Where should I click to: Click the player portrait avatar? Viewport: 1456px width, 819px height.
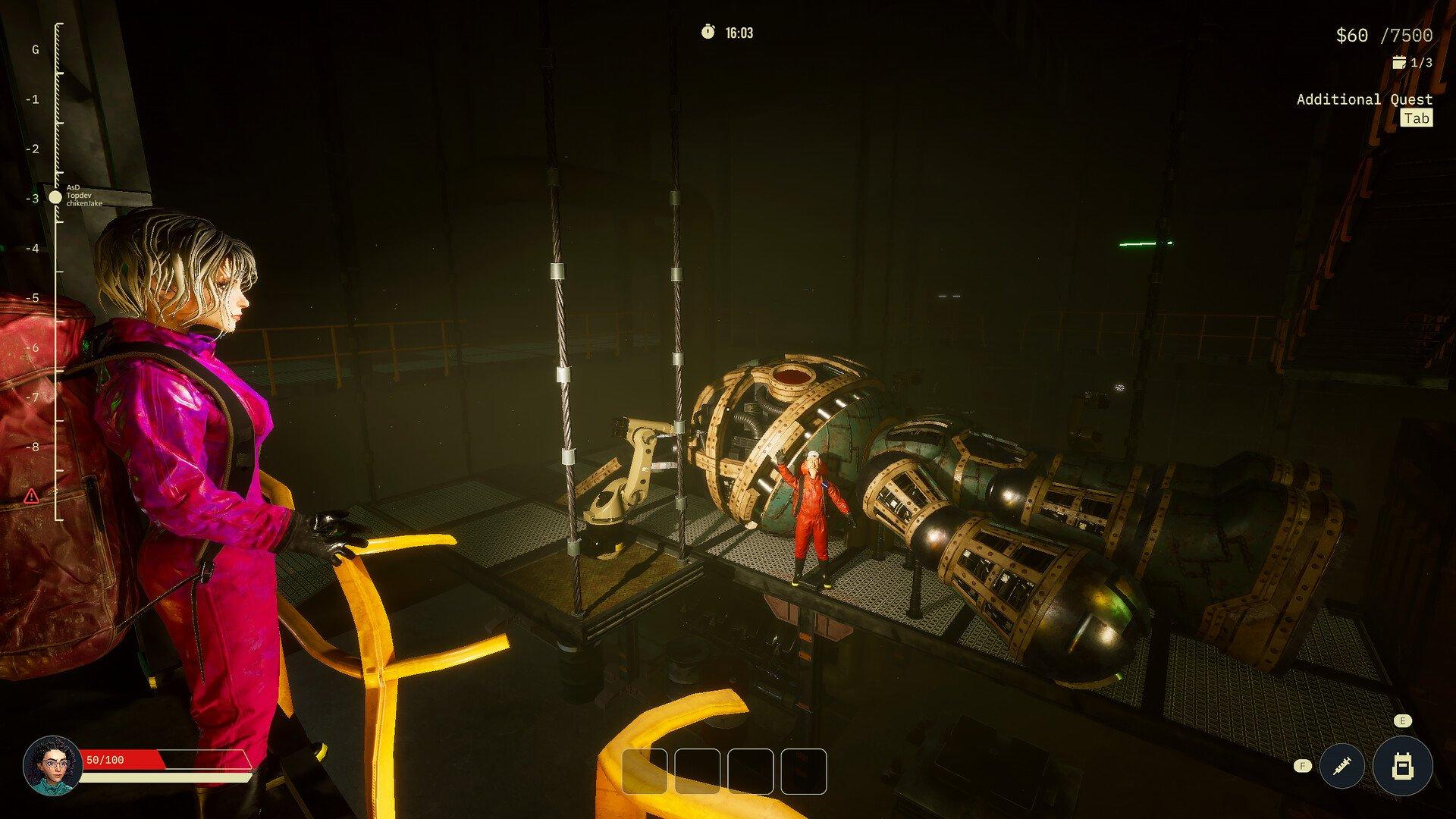tap(52, 764)
